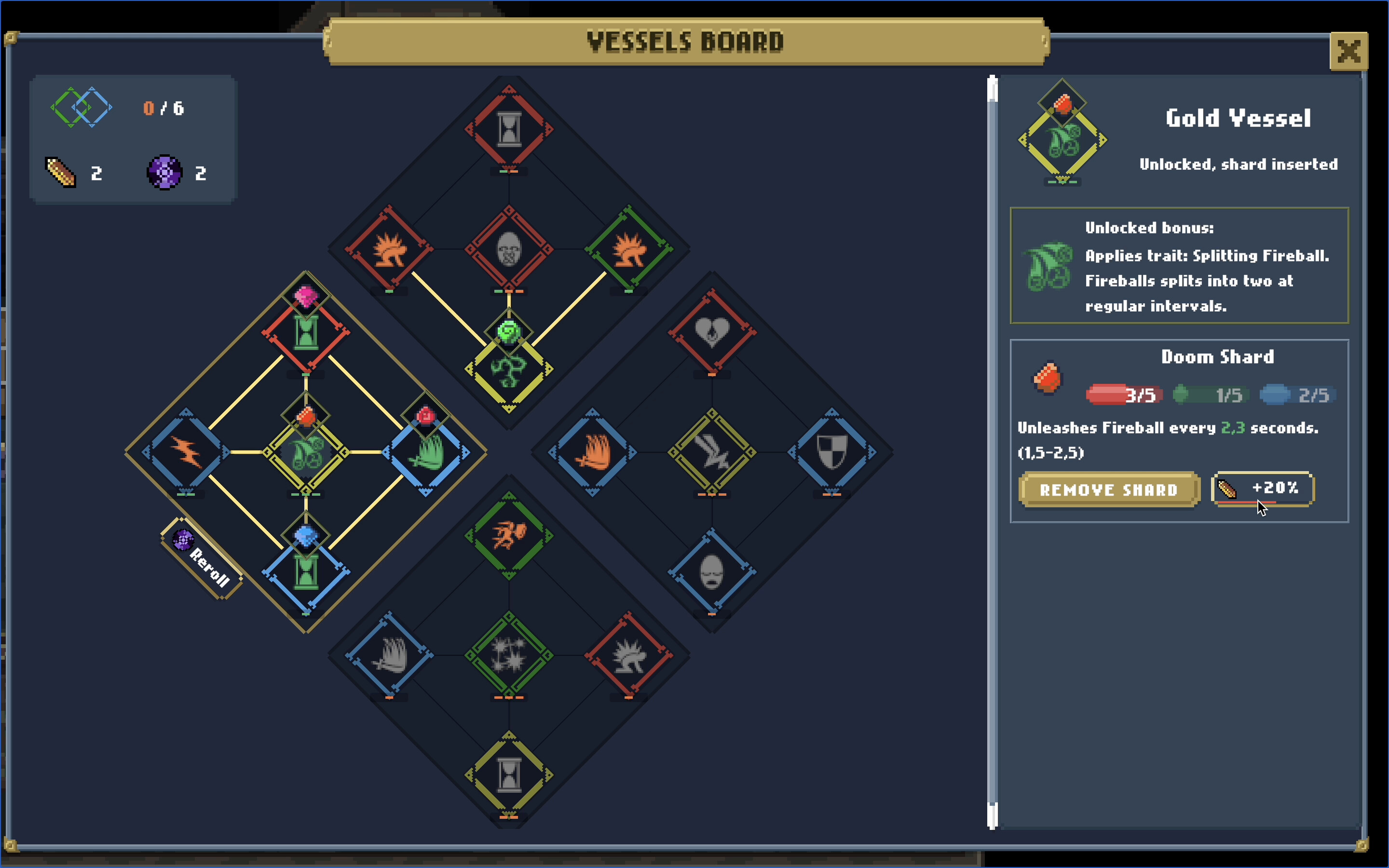
Task: Select the sleeping mask node in the right vessel
Action: tap(712, 571)
